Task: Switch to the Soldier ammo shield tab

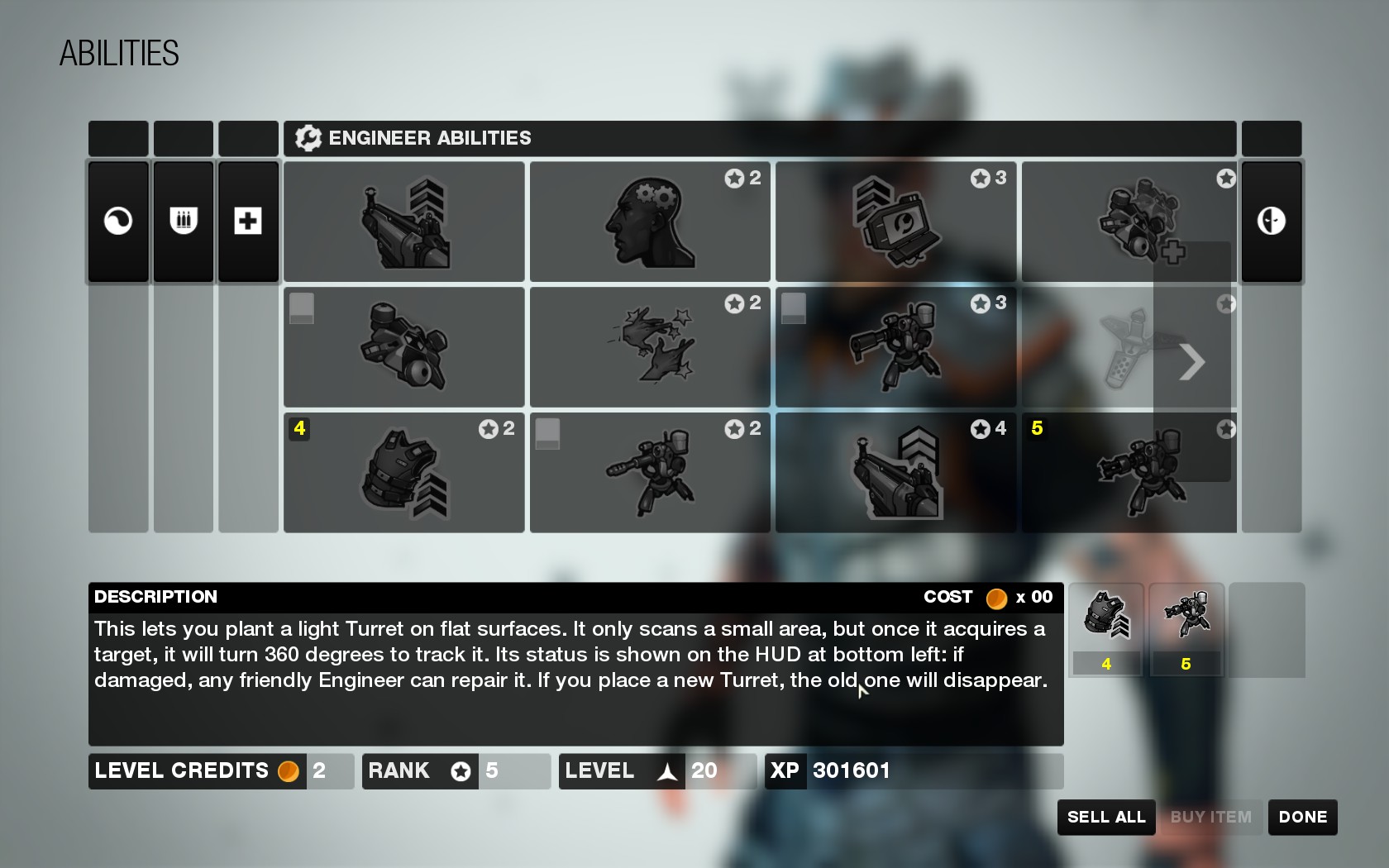Action: click(x=184, y=222)
